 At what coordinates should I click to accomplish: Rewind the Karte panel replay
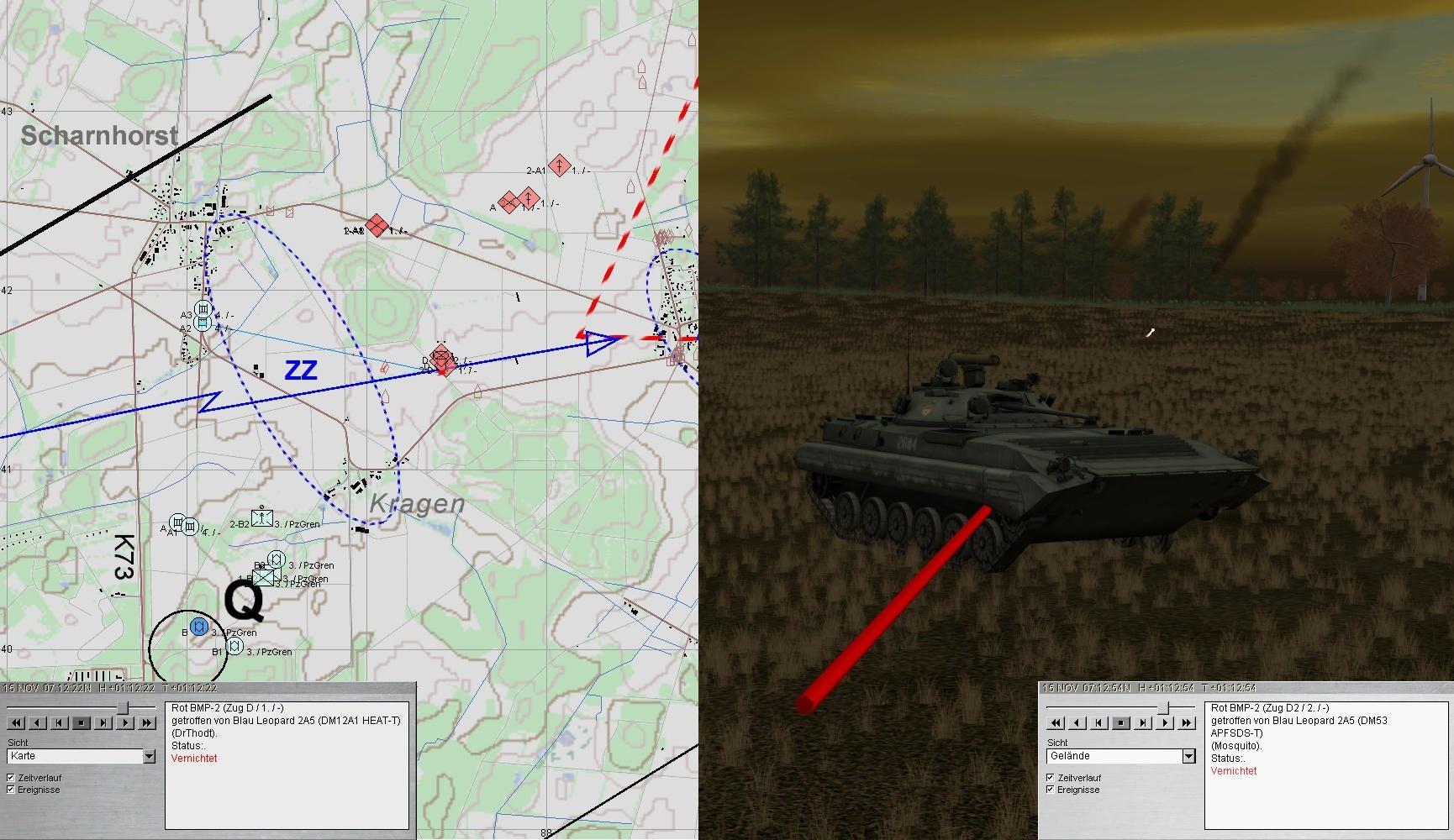click(x=16, y=722)
